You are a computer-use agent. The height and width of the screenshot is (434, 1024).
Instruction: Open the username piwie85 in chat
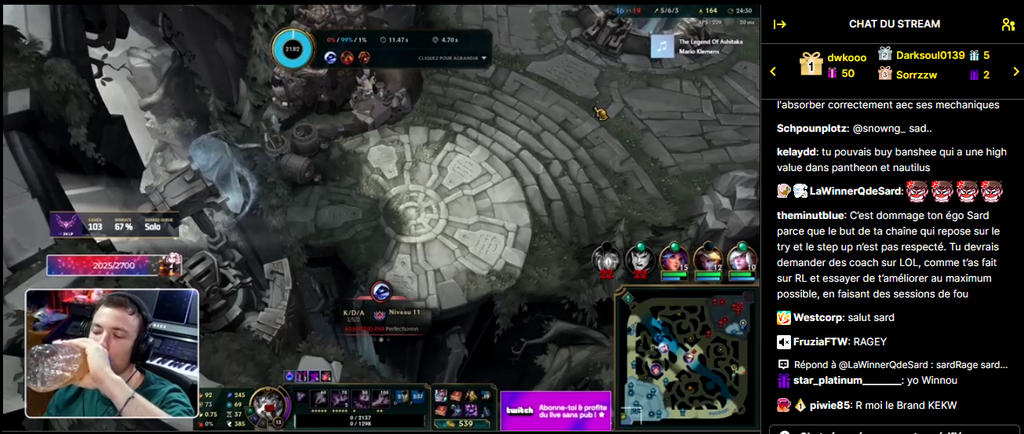click(830, 405)
